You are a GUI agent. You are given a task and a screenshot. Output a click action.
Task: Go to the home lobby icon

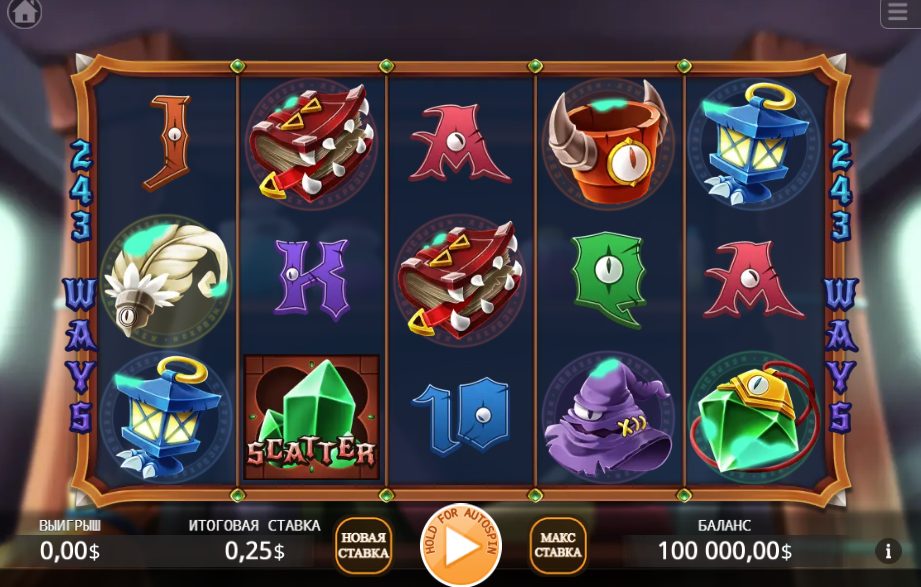(24, 13)
